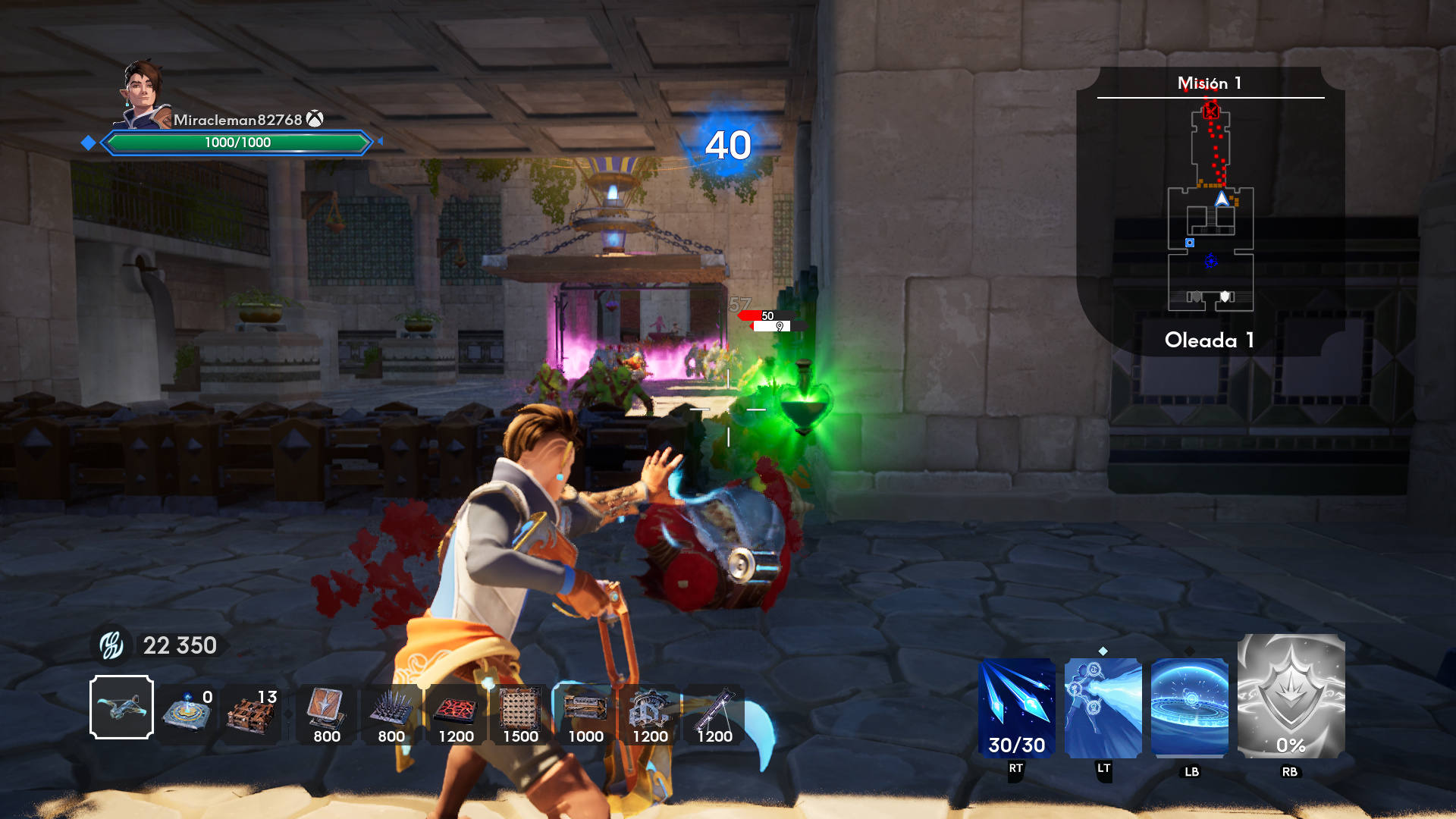
Task: Activate the blue dome field ability
Action: (x=1190, y=708)
